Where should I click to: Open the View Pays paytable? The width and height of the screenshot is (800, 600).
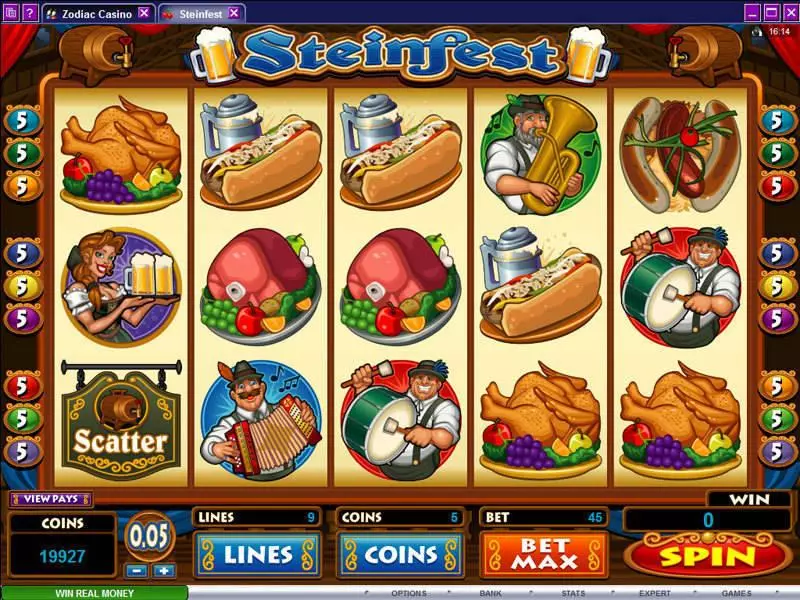coord(50,499)
